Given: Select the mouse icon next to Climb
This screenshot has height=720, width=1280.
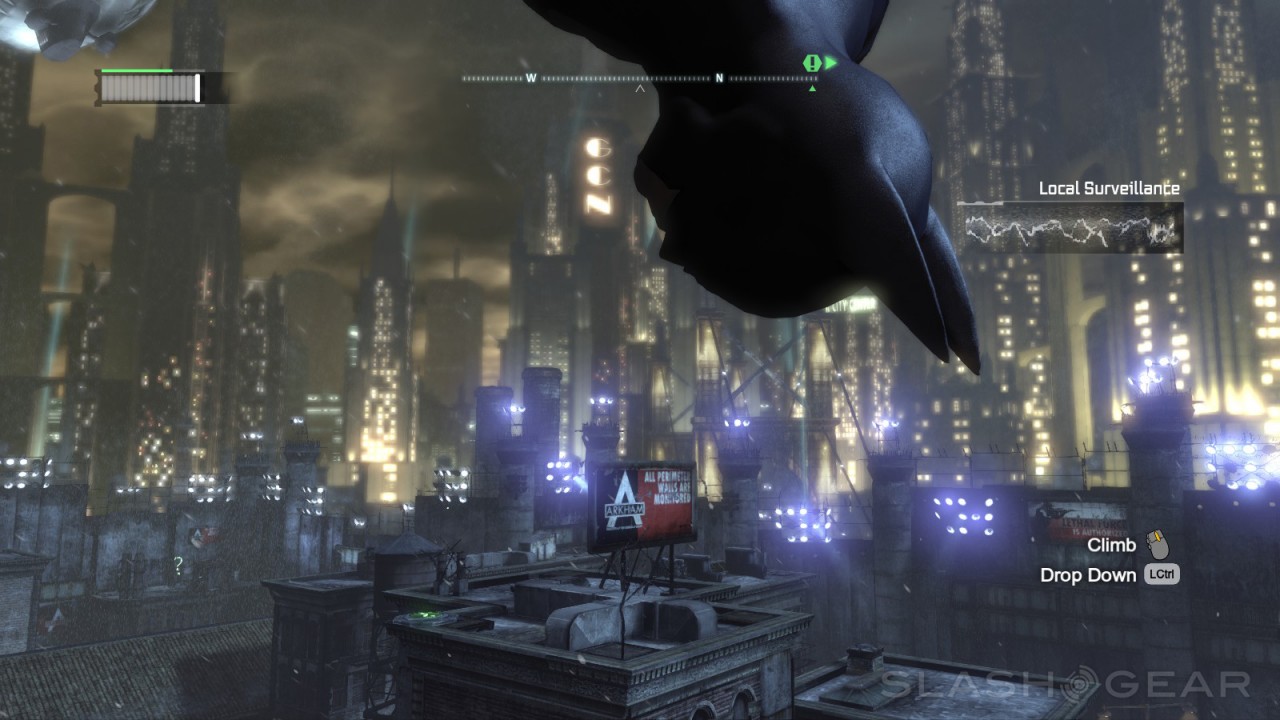Looking at the screenshot, I should pos(1158,545).
